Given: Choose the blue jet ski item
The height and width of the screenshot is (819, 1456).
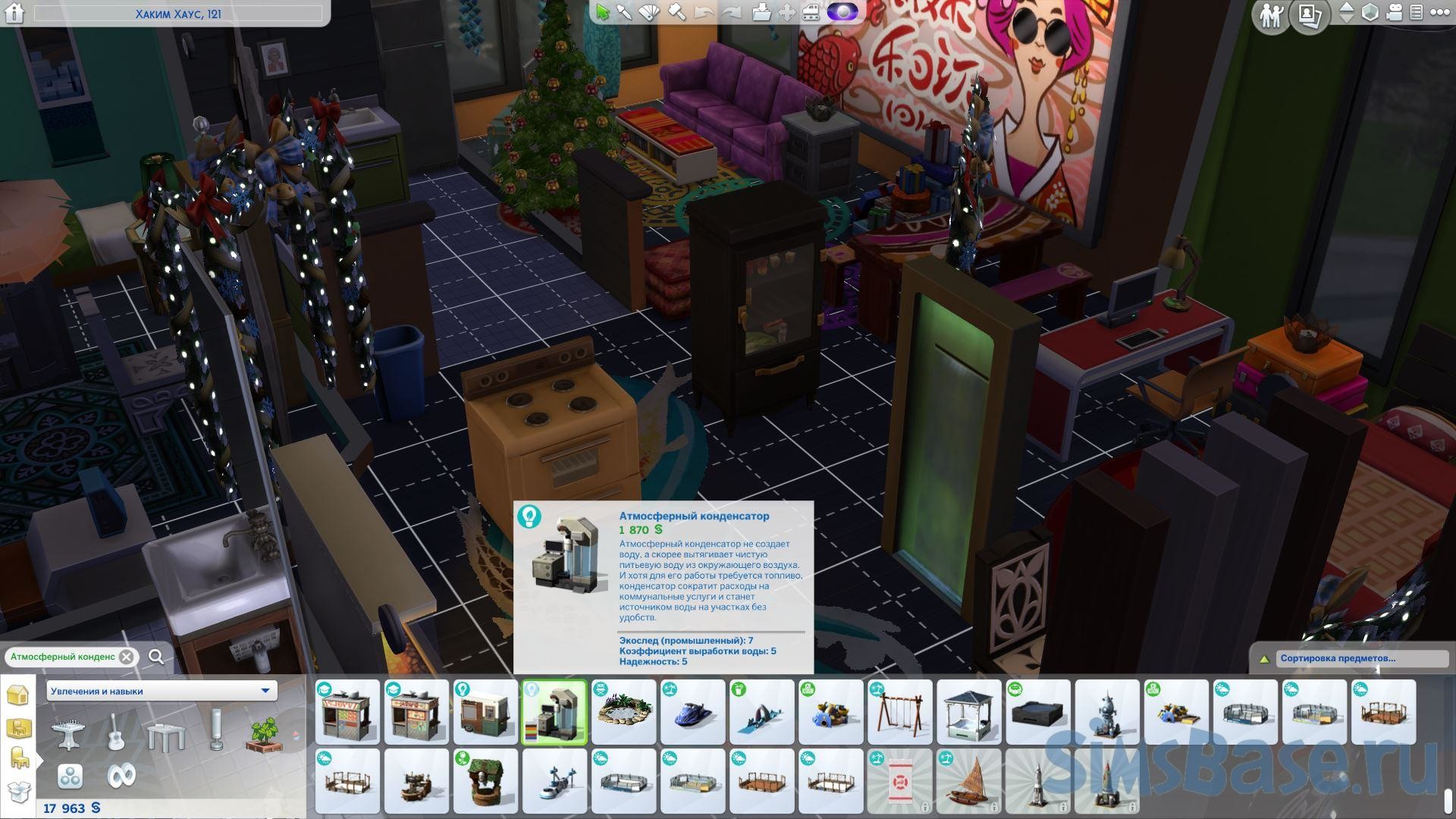Looking at the screenshot, I should 692,712.
